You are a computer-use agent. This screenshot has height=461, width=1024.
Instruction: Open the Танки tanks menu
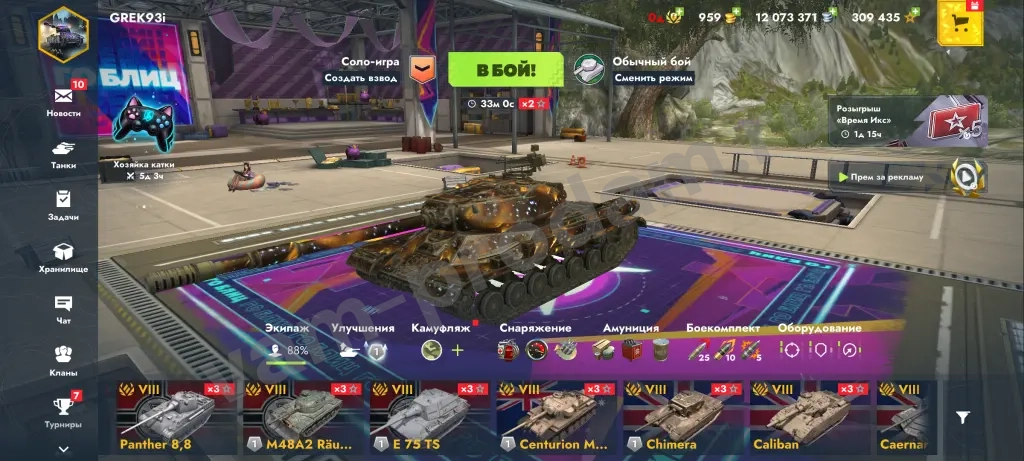tap(63, 152)
